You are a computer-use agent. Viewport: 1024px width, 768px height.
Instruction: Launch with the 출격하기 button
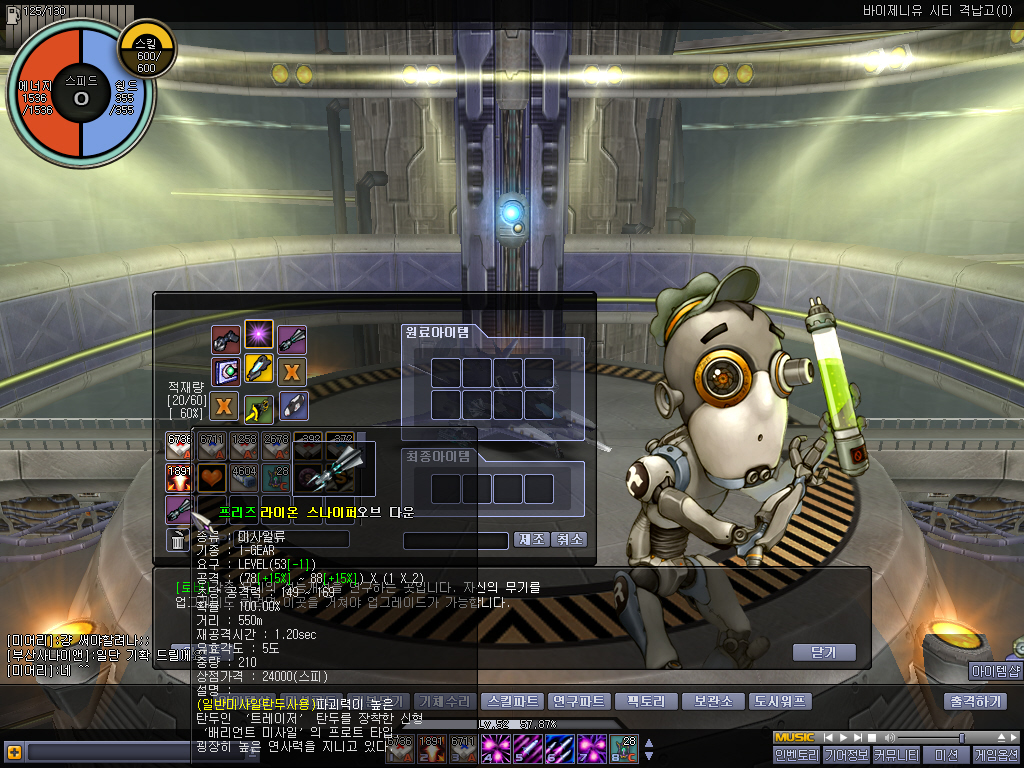tap(973, 701)
